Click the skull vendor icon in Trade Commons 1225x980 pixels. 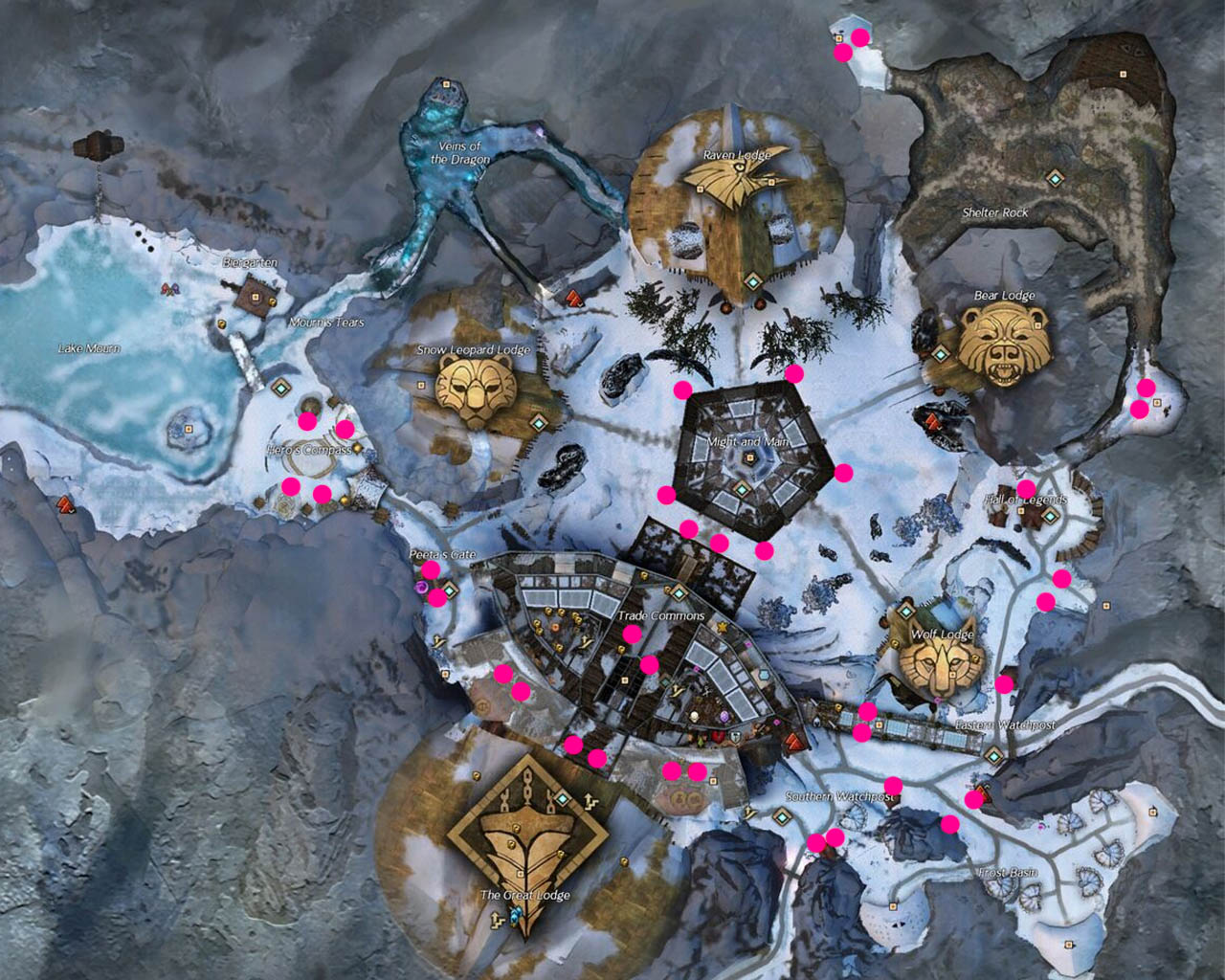pyautogui.click(x=694, y=717)
